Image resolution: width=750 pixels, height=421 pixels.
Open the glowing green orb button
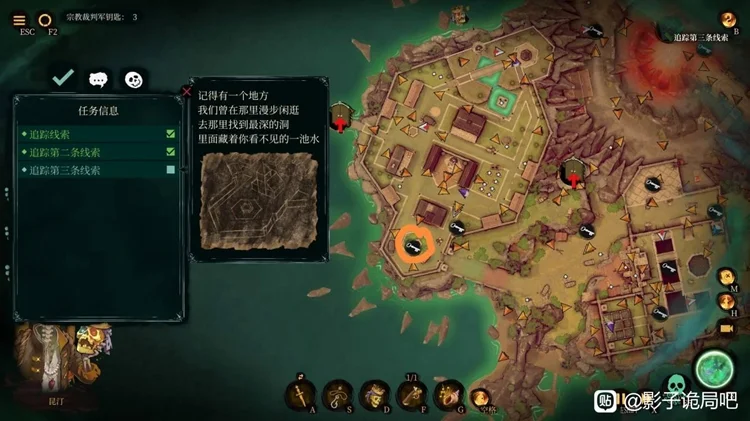click(714, 368)
